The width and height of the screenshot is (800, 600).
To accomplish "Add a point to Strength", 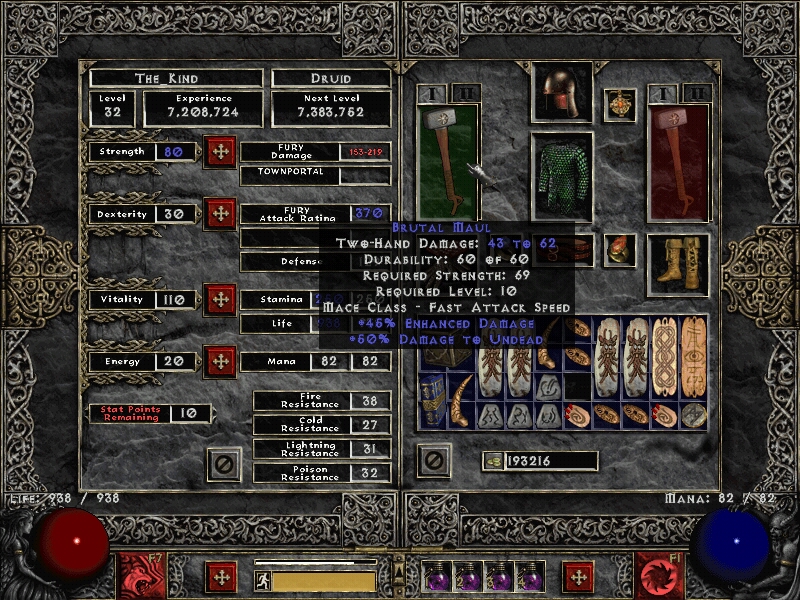I will tap(220, 152).
